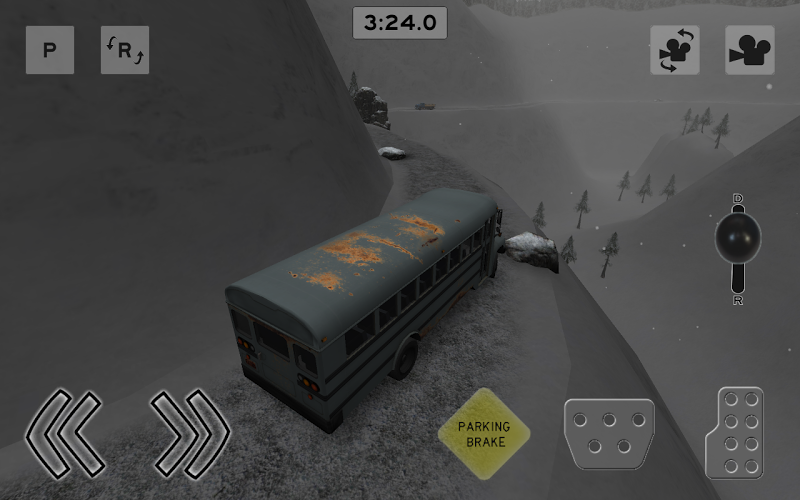Steer right with the right arrows

pyautogui.click(x=190, y=433)
